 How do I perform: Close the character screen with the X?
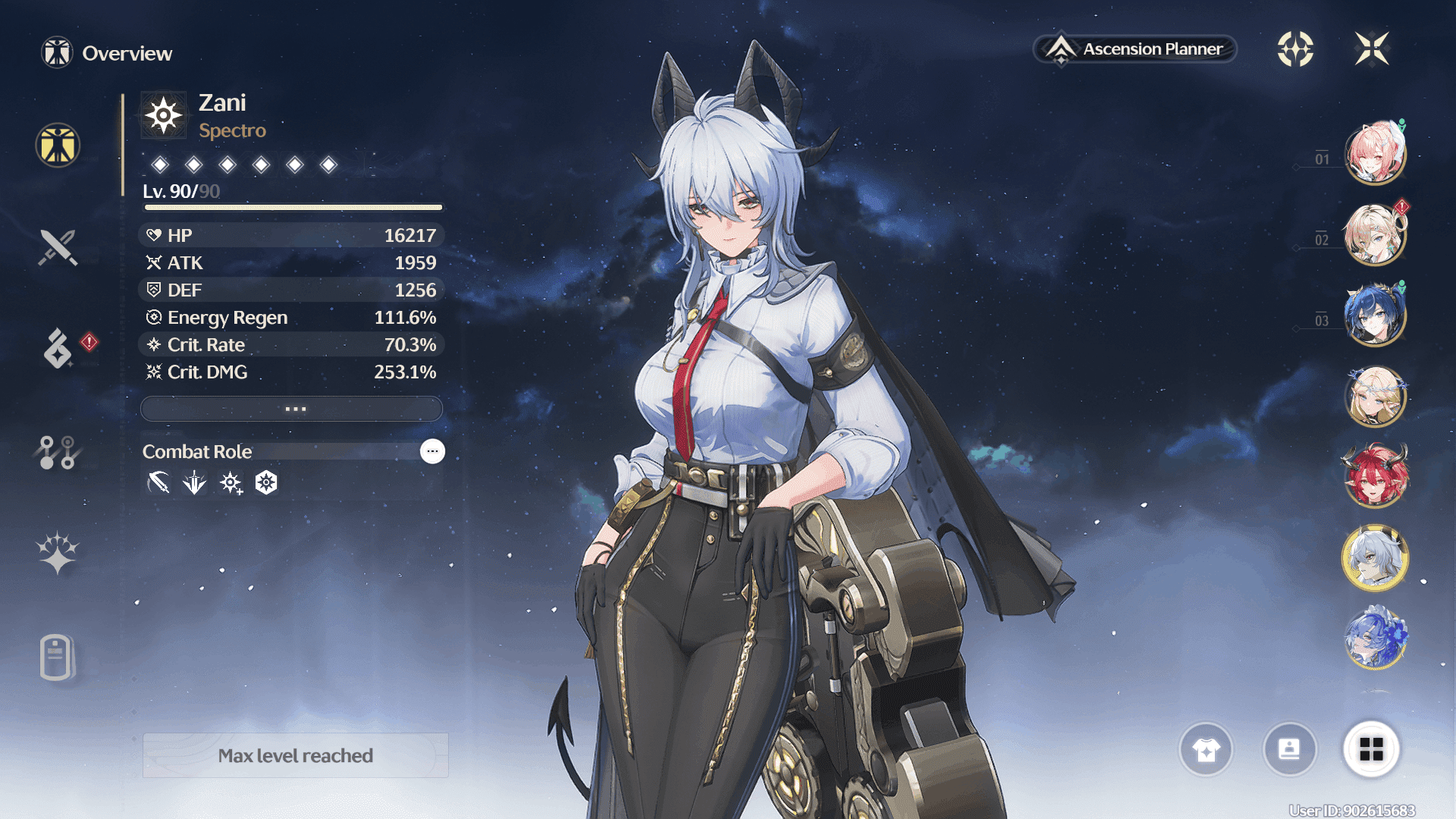[x=1372, y=49]
